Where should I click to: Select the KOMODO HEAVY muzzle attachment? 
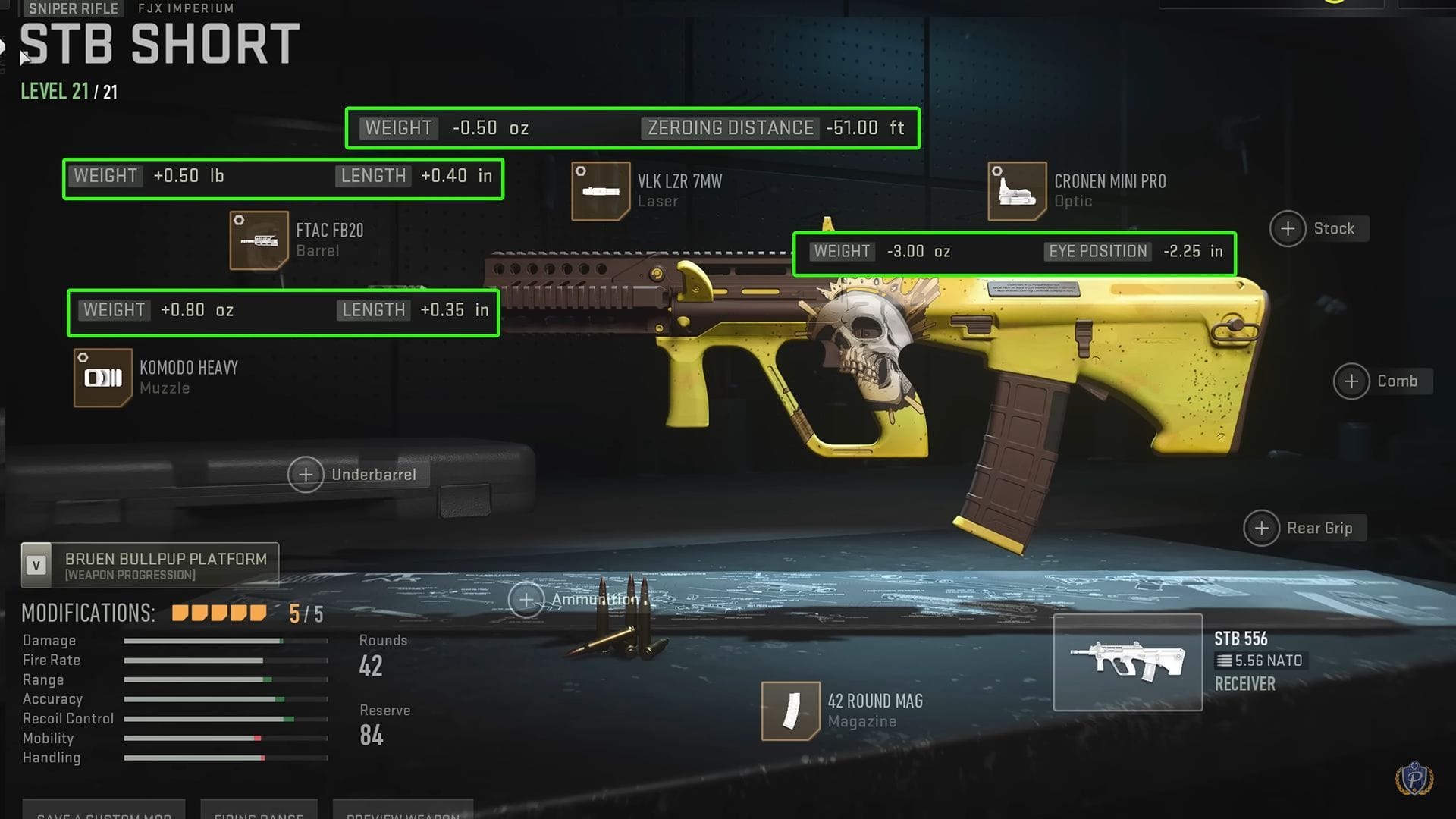[102, 377]
